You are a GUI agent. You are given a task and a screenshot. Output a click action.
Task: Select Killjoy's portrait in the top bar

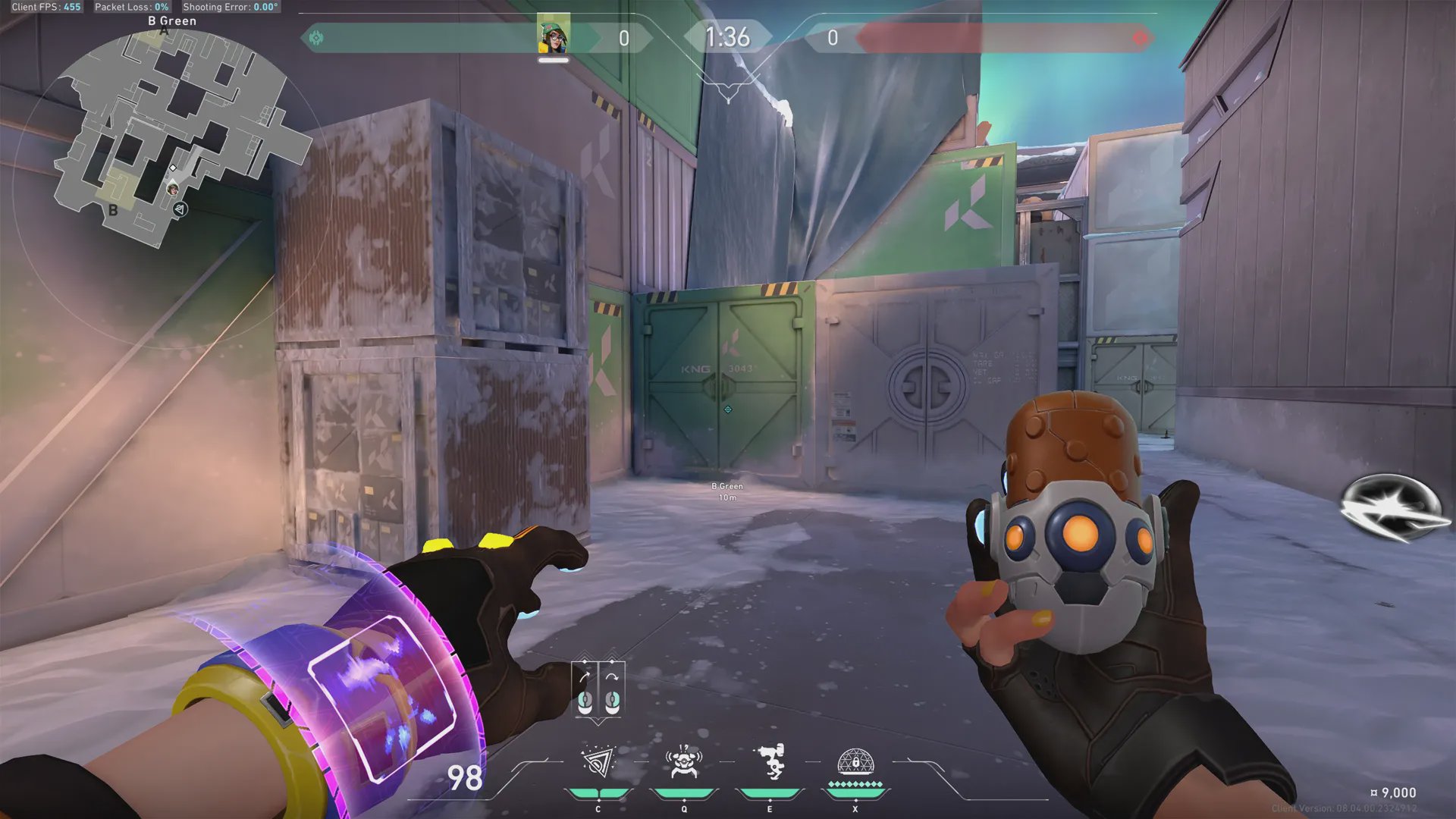click(554, 34)
